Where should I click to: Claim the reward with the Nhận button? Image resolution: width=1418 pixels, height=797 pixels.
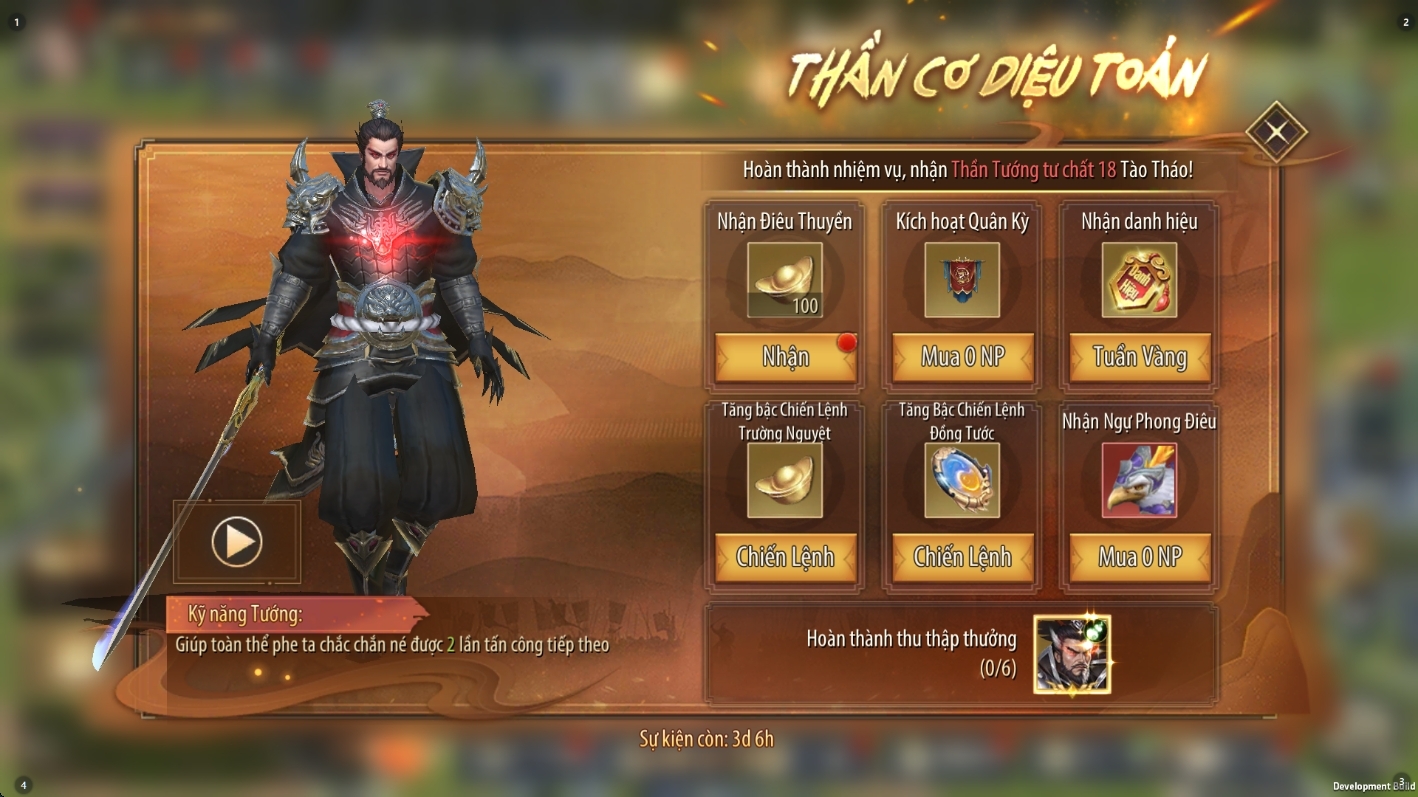[785, 357]
